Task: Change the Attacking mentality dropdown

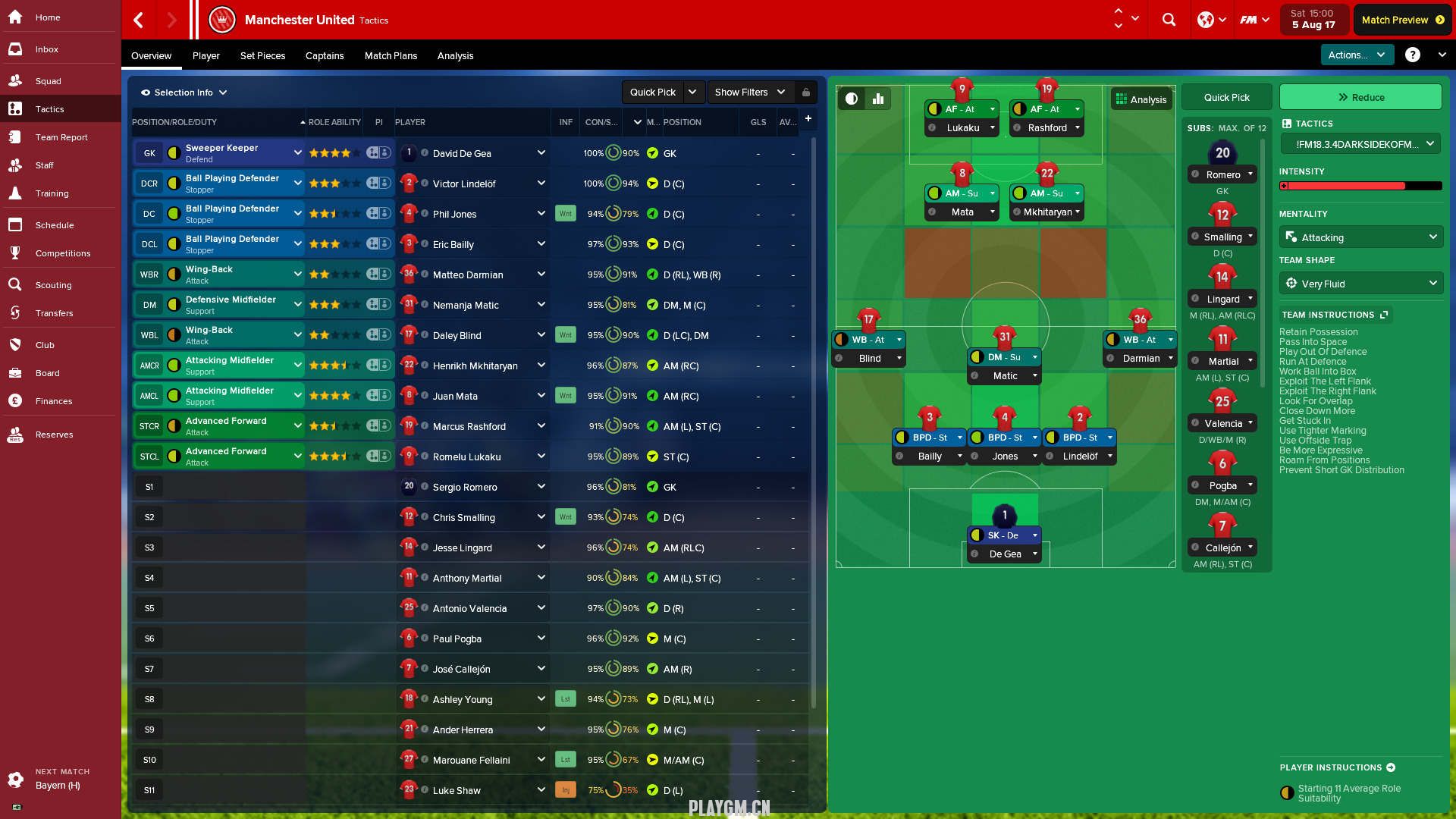Action: [1360, 237]
